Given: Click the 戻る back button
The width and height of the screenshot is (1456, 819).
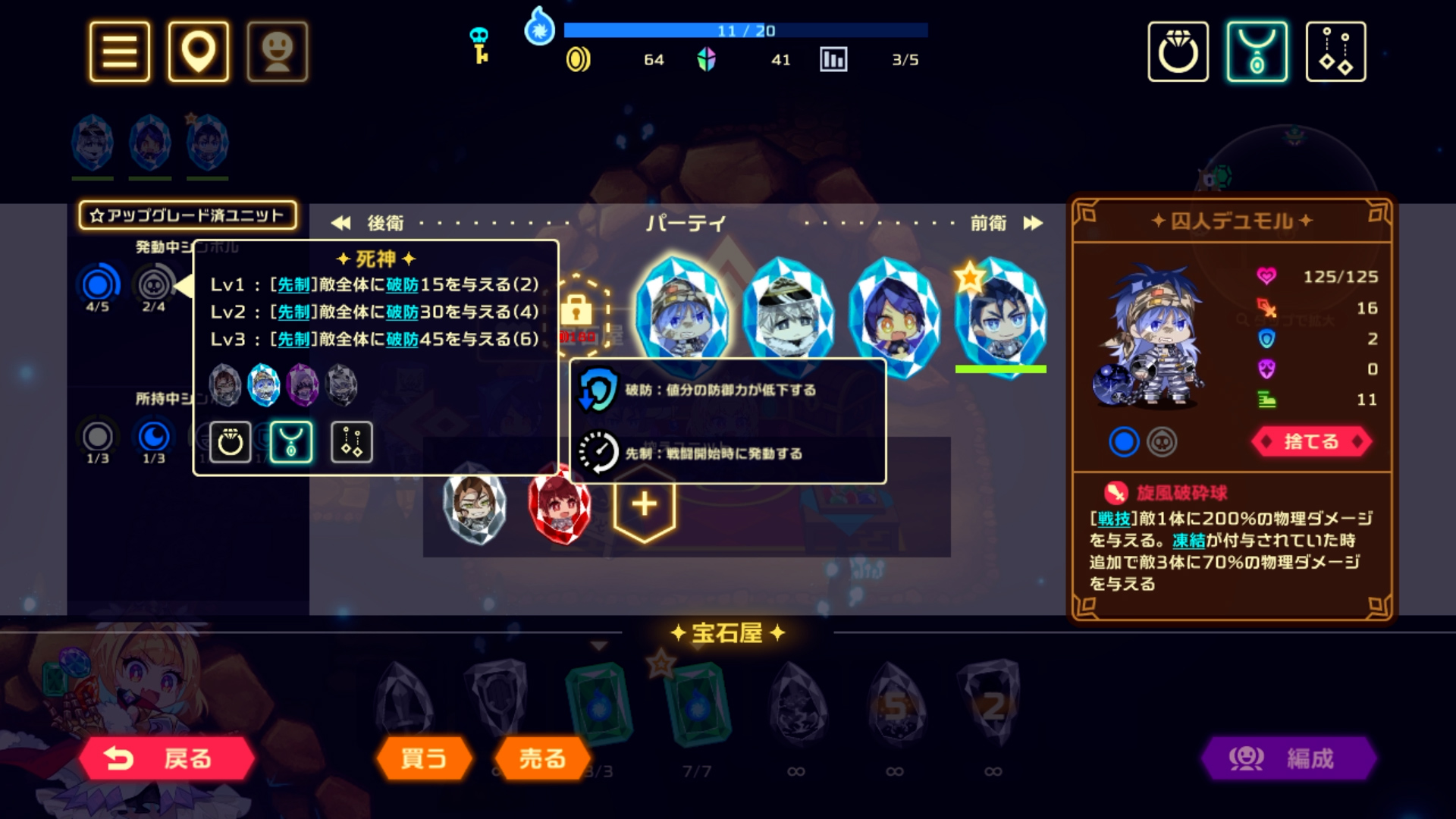Looking at the screenshot, I should (x=166, y=758).
